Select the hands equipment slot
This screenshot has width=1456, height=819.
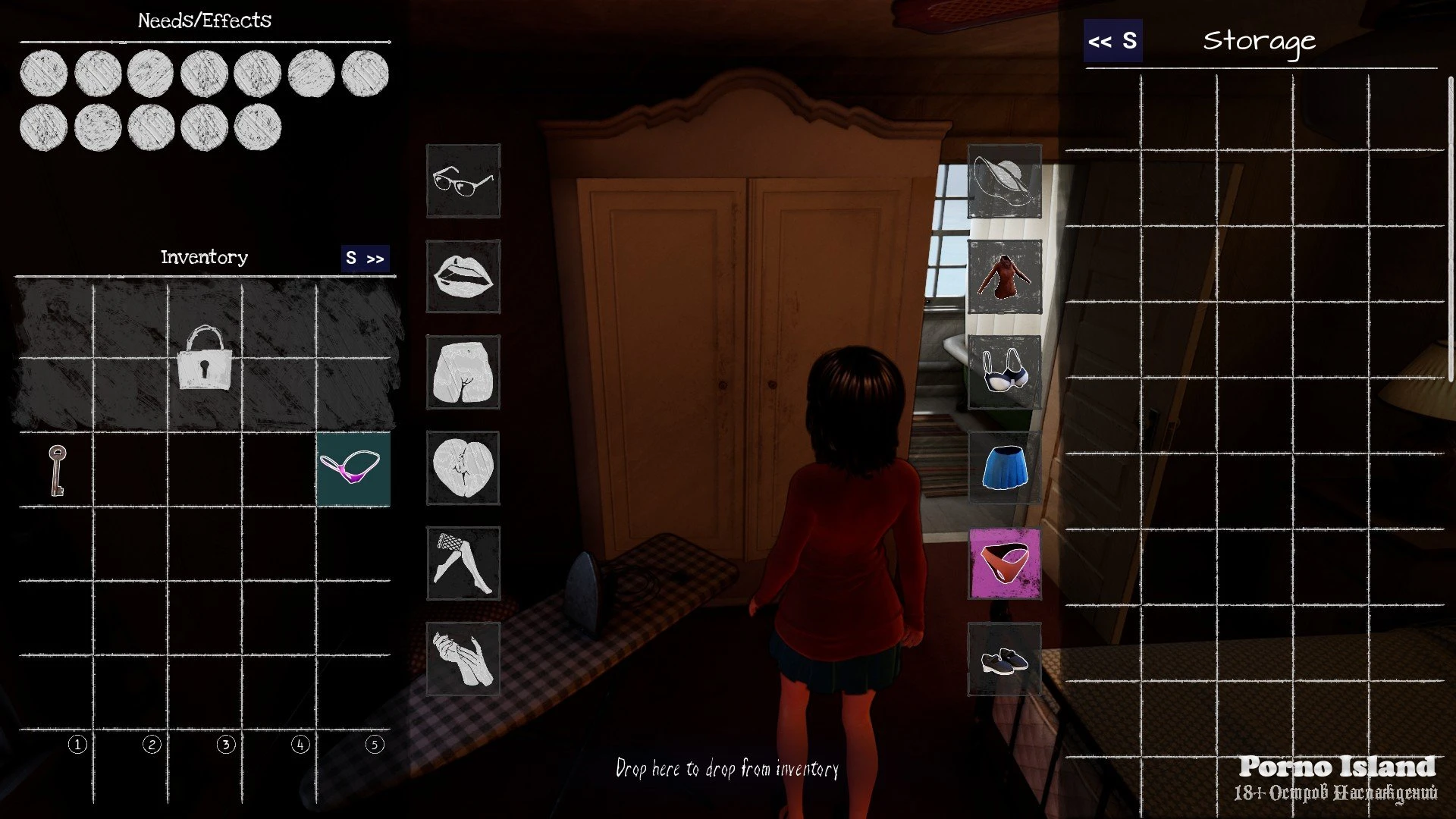(x=463, y=659)
